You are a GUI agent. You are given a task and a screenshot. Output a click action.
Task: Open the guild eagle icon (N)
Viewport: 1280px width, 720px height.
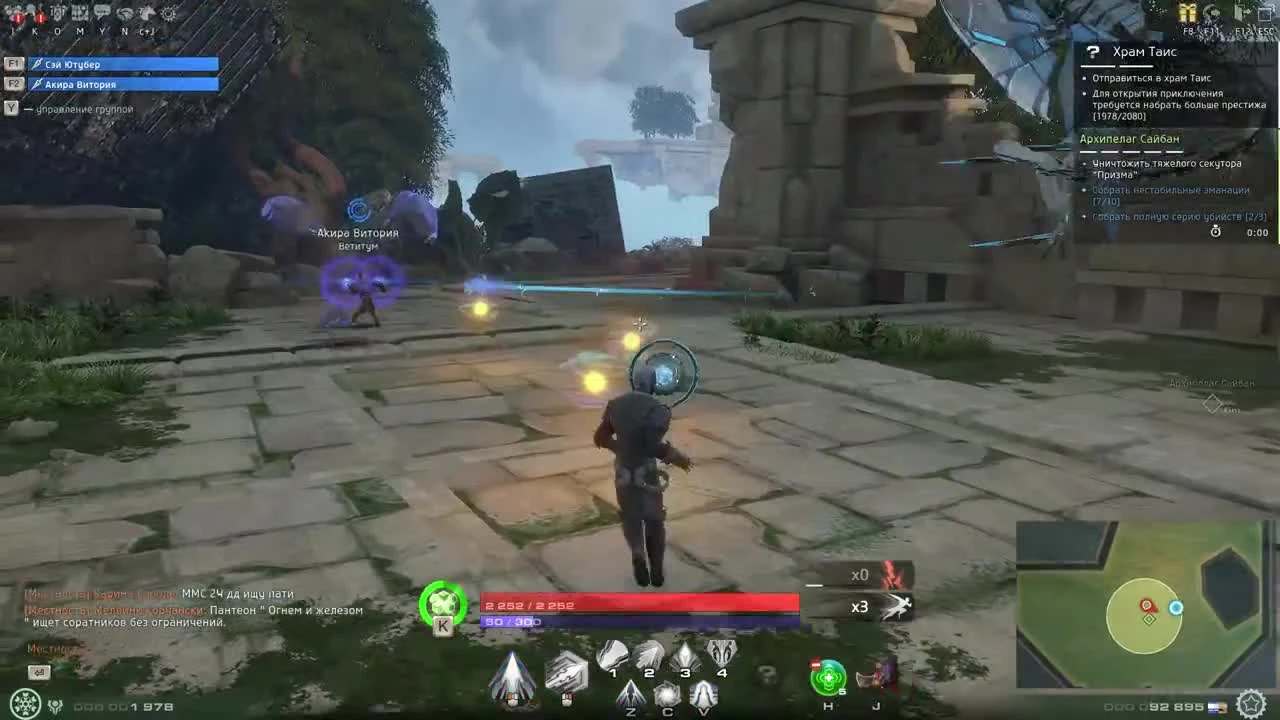pyautogui.click(x=125, y=12)
